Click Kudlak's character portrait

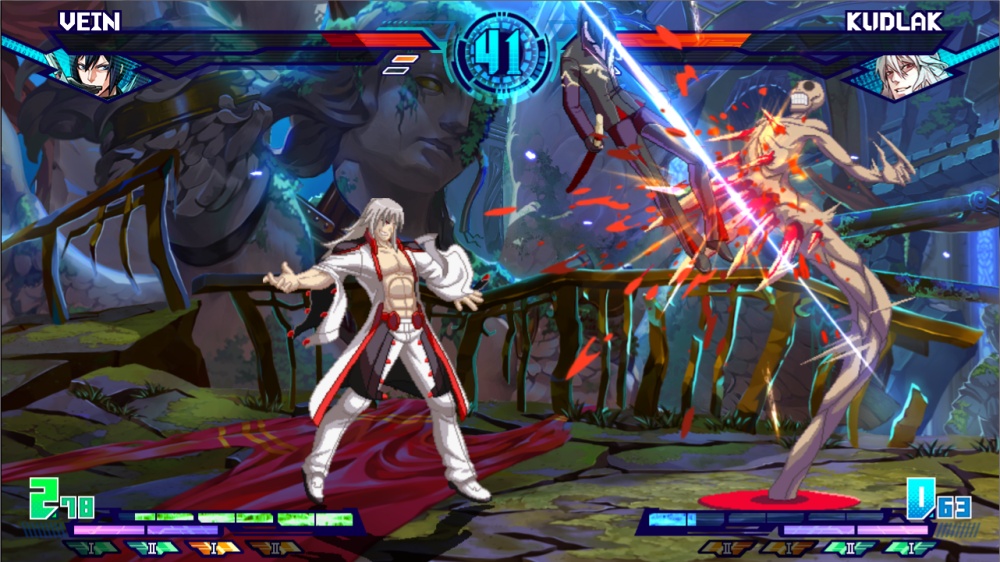pyautogui.click(x=904, y=72)
